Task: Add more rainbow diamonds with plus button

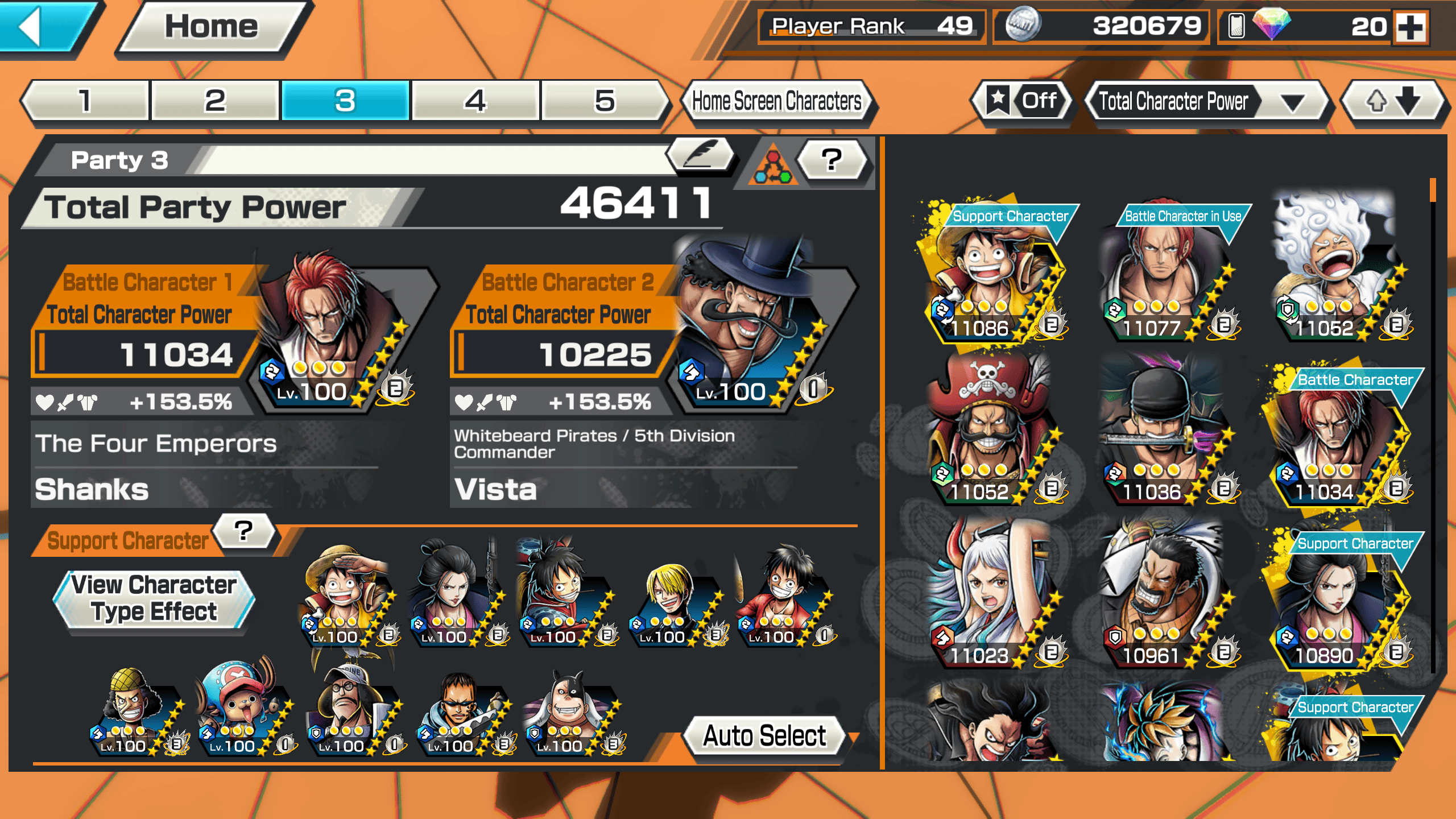Action: [1411, 27]
